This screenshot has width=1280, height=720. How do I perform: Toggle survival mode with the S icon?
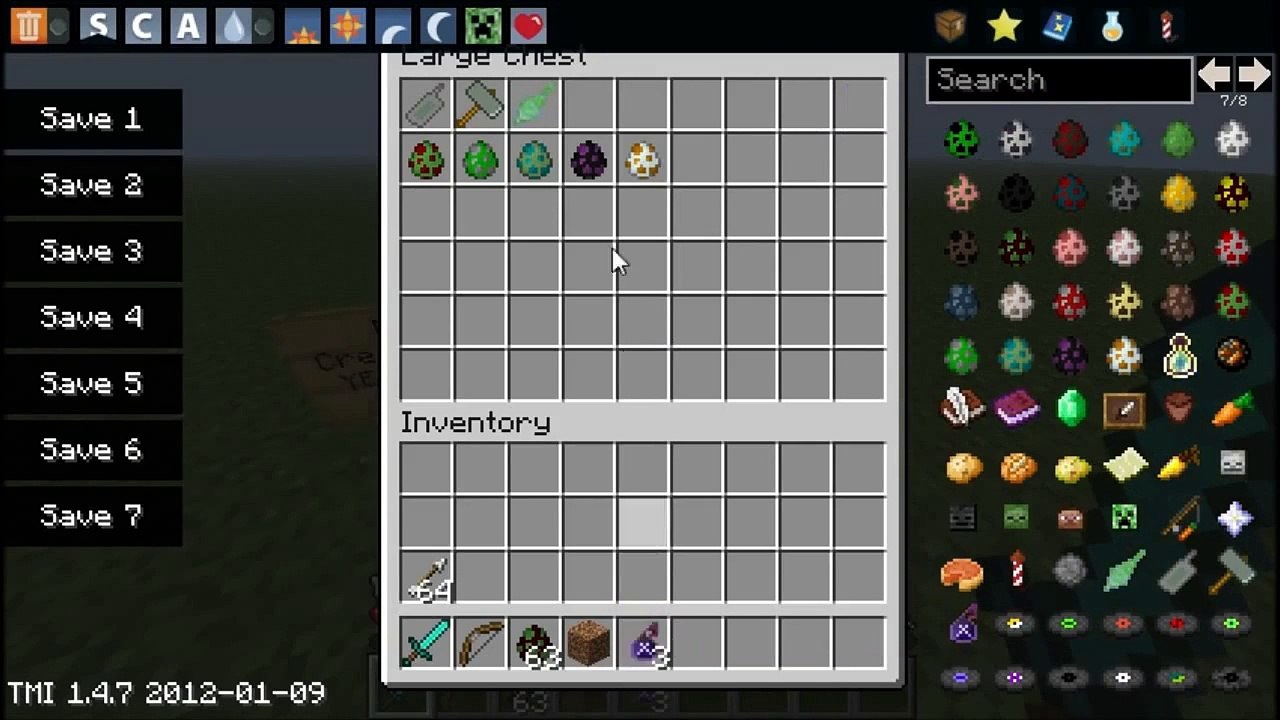pyautogui.click(x=97, y=25)
